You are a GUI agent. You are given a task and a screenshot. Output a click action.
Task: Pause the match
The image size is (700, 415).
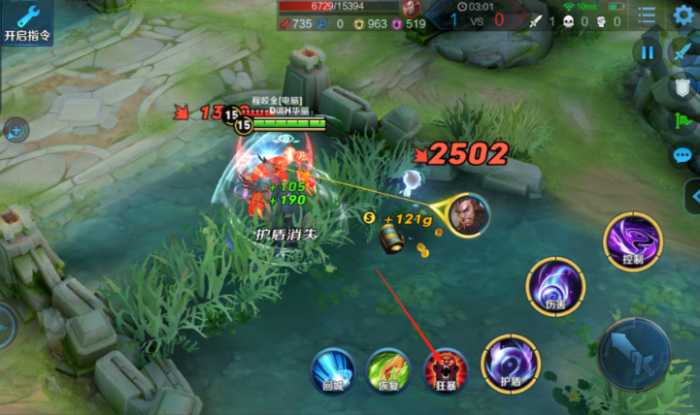point(647,52)
